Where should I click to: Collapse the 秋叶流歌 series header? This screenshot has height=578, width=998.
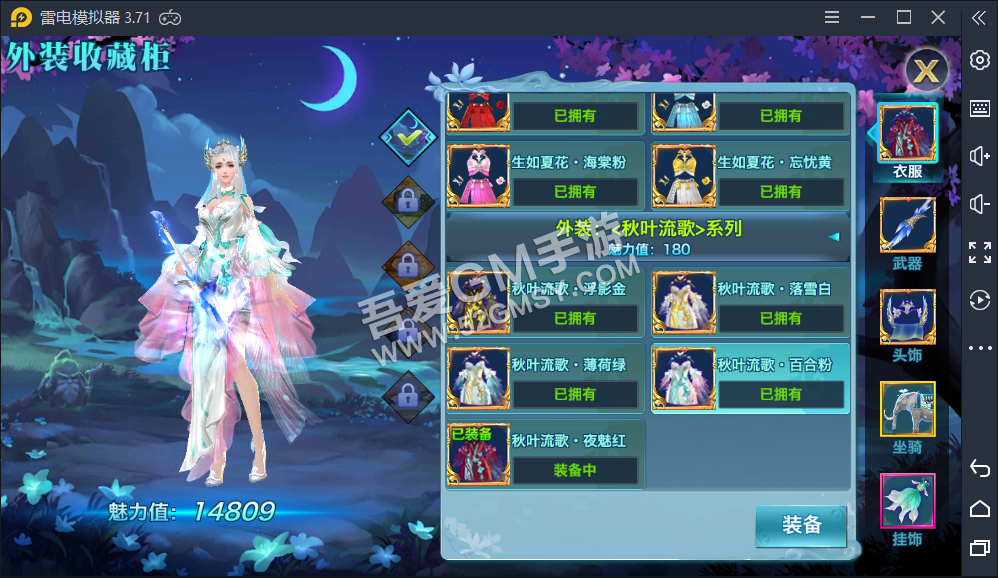(x=832, y=237)
